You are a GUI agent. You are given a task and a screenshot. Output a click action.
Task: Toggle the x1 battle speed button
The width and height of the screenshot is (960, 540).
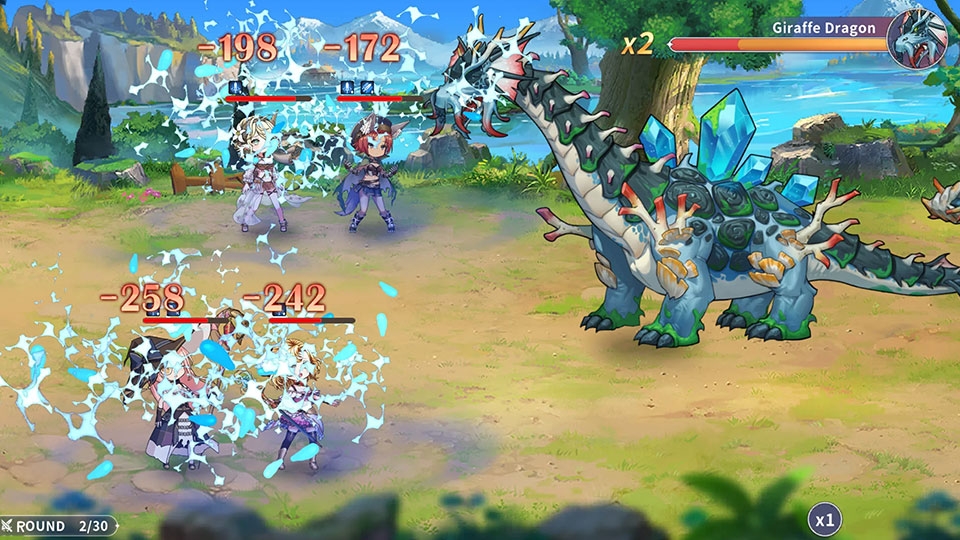pos(824,519)
